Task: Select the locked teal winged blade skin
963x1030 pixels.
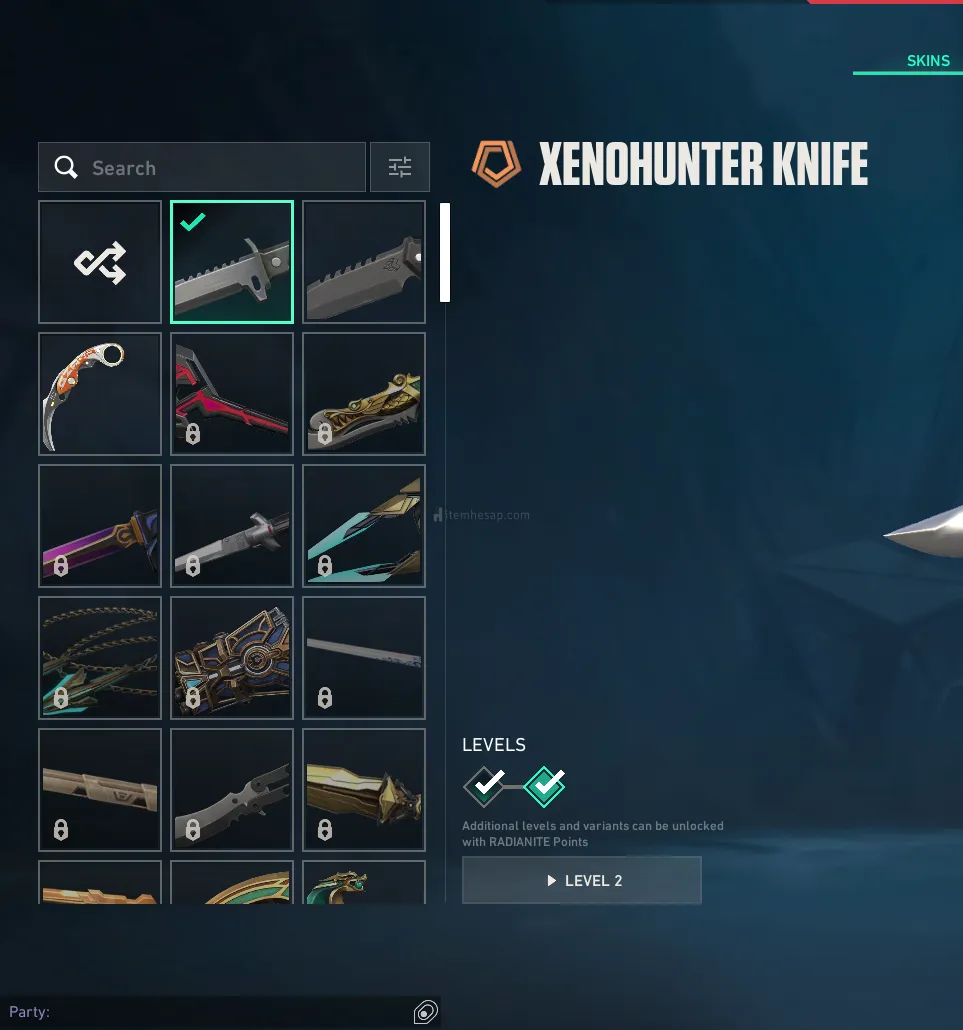Action: [x=364, y=526]
